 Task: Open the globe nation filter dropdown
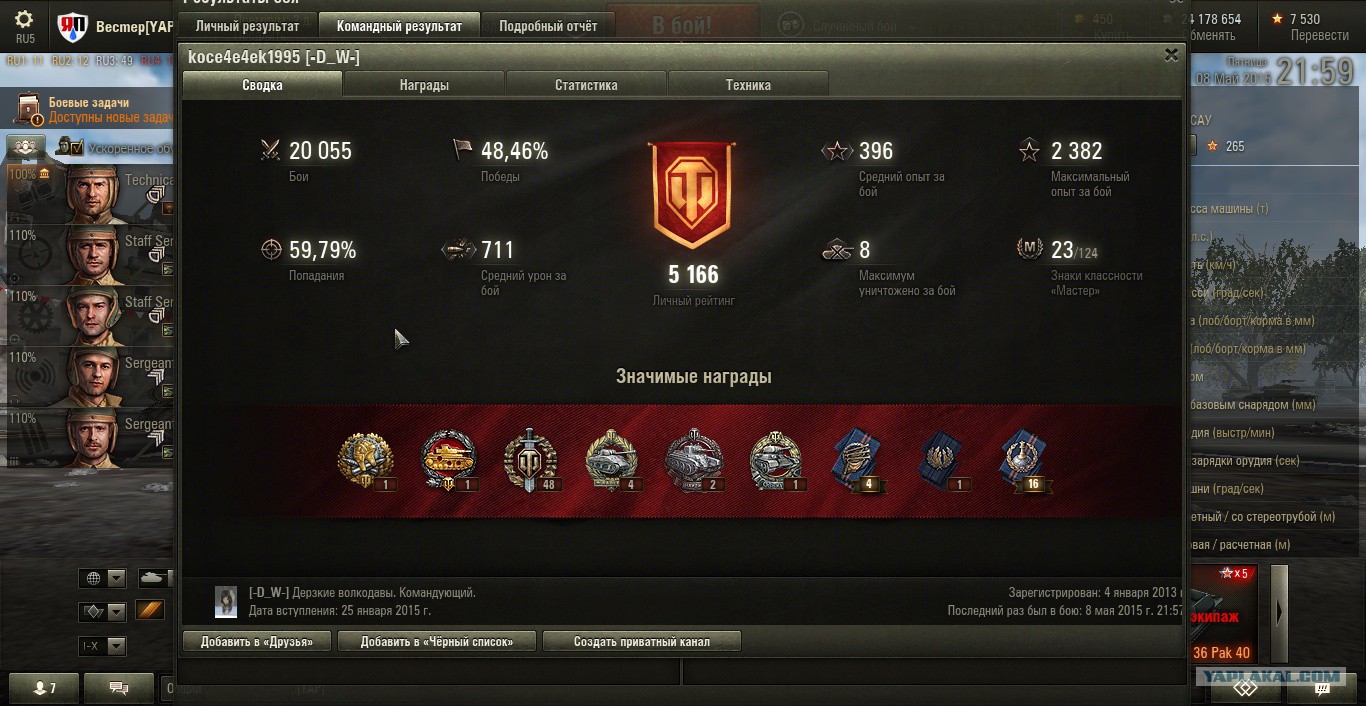coord(104,579)
